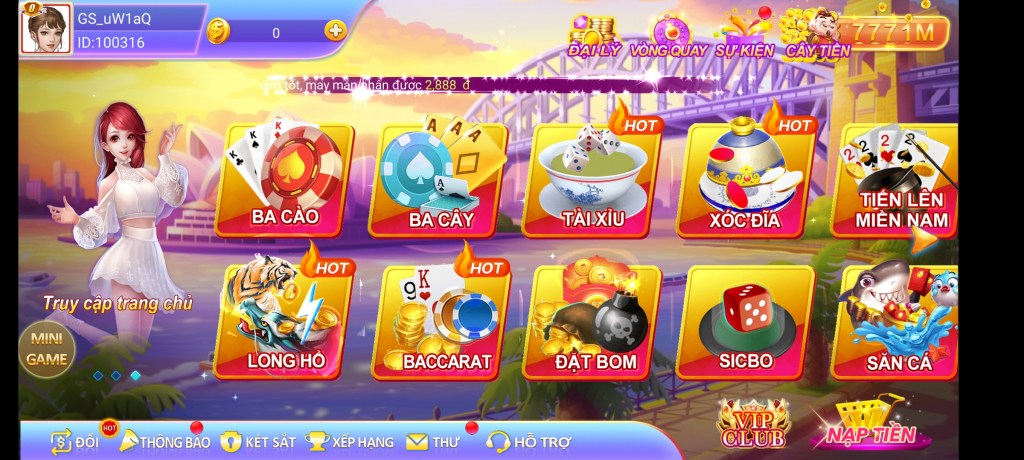Image resolution: width=1024 pixels, height=460 pixels.
Task: Enter the VIP Club
Action: [x=753, y=424]
